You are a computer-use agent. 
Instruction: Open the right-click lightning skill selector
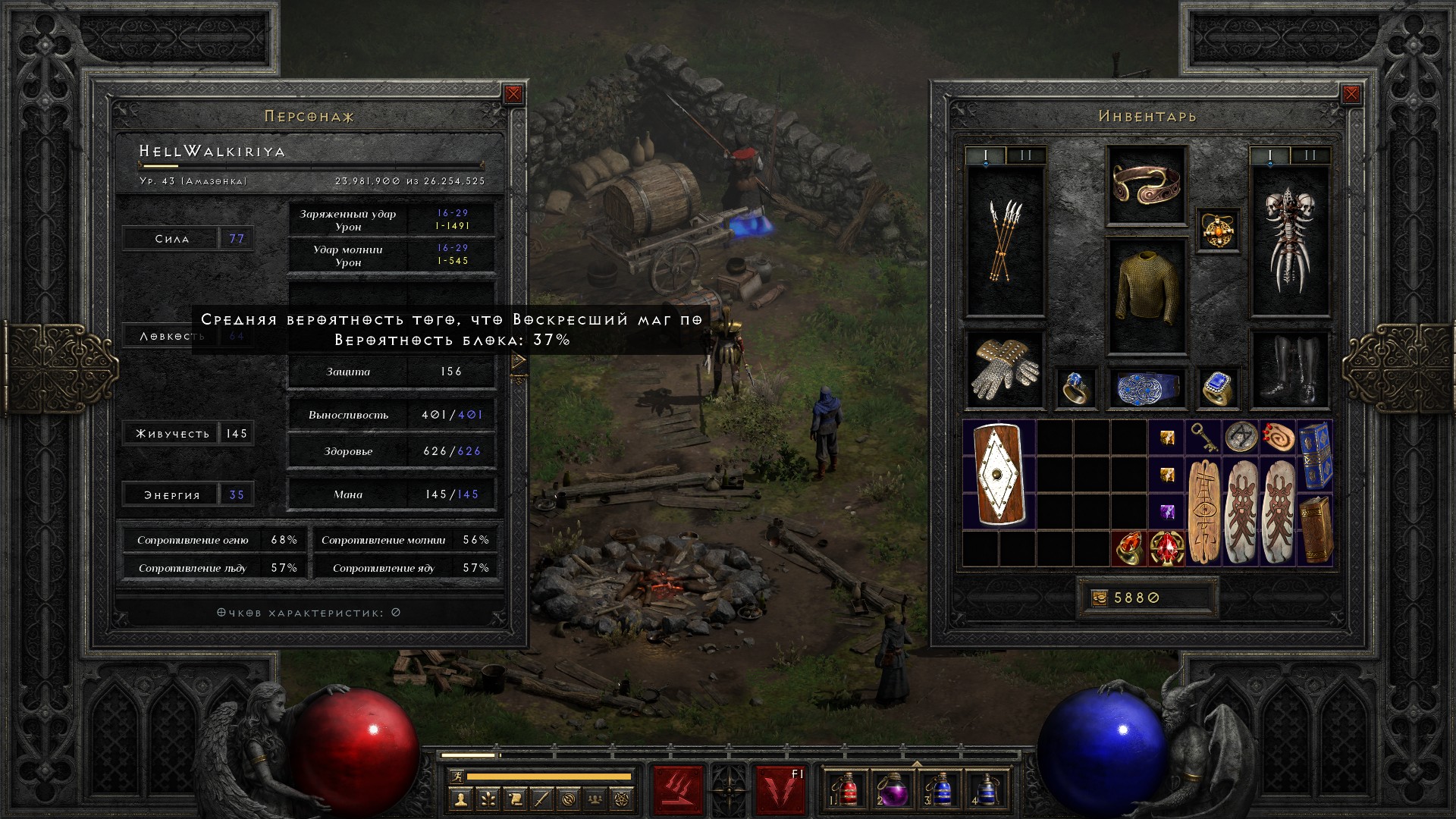pos(780,789)
